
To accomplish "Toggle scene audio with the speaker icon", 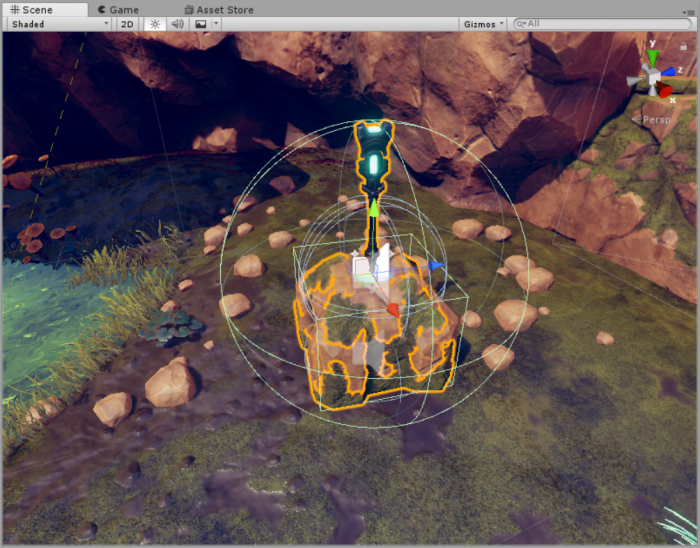I will click(x=178, y=23).
